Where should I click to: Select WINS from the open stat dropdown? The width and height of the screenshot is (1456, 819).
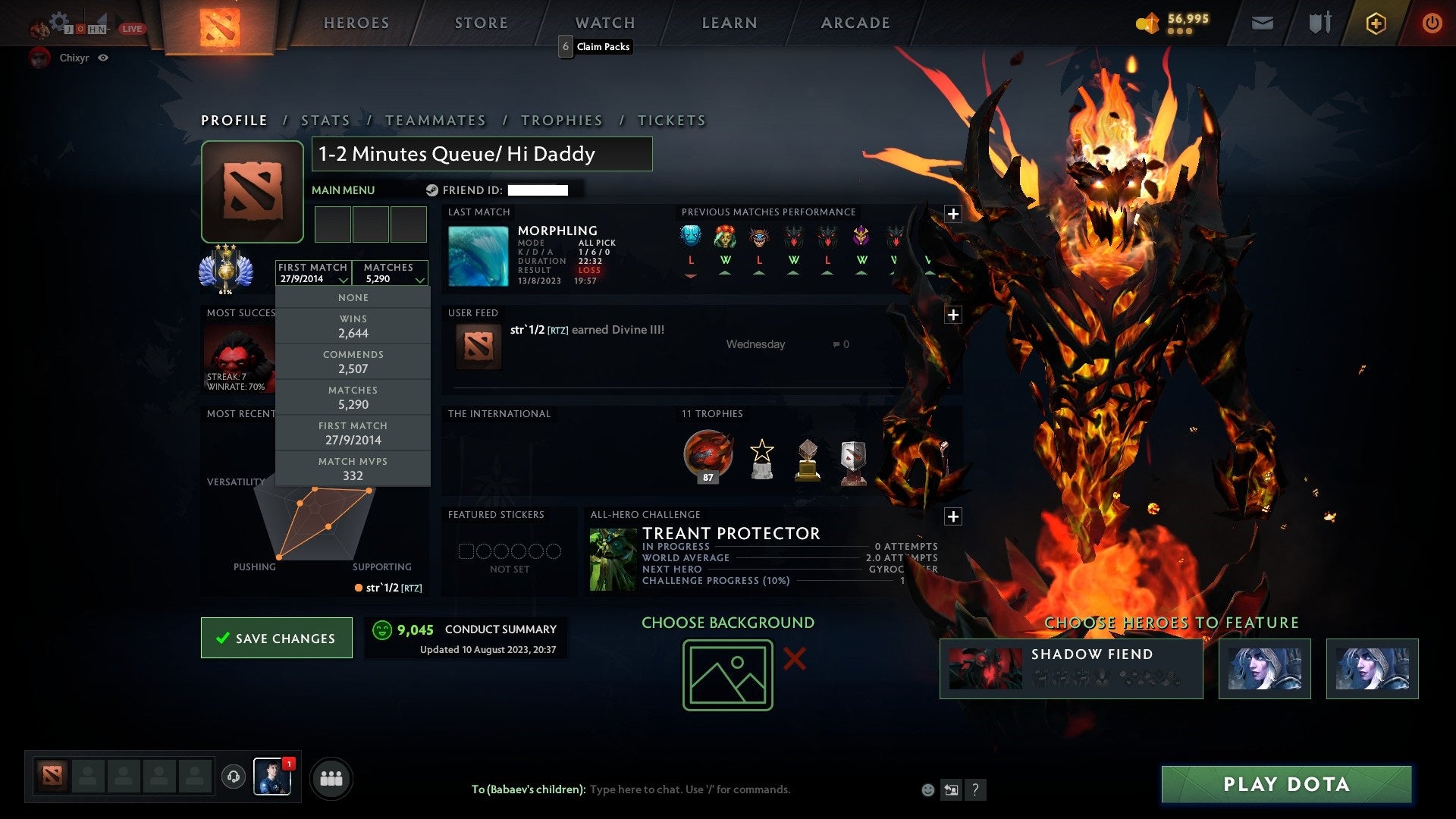pos(353,326)
